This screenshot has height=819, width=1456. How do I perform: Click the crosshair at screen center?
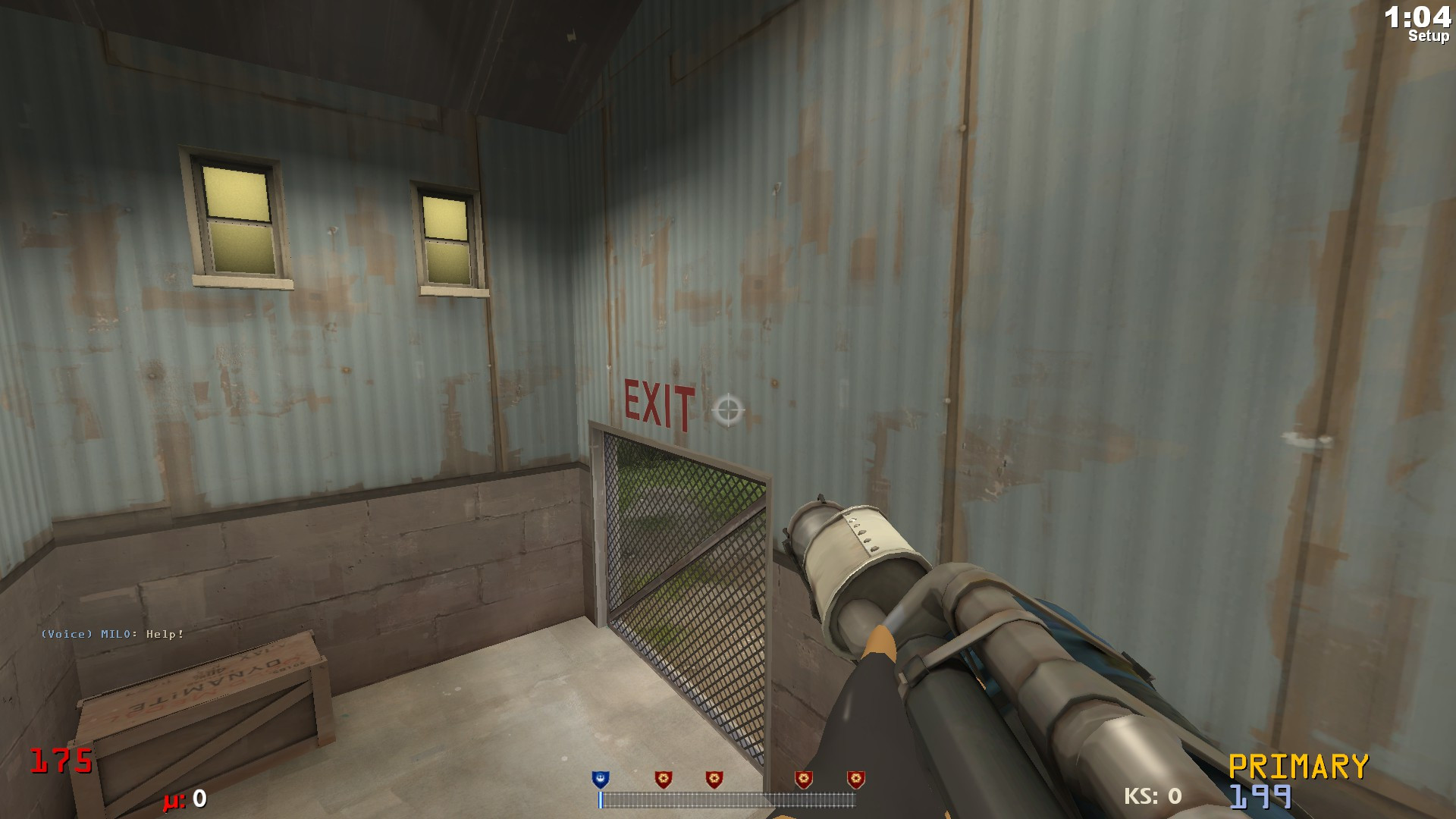tap(727, 411)
